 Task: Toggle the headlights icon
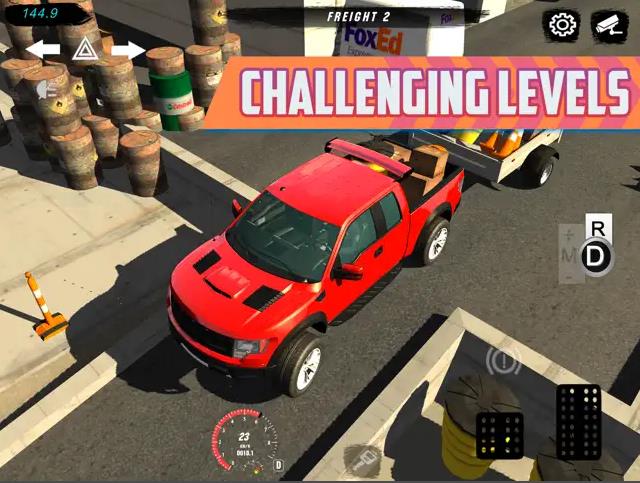coord(46,90)
